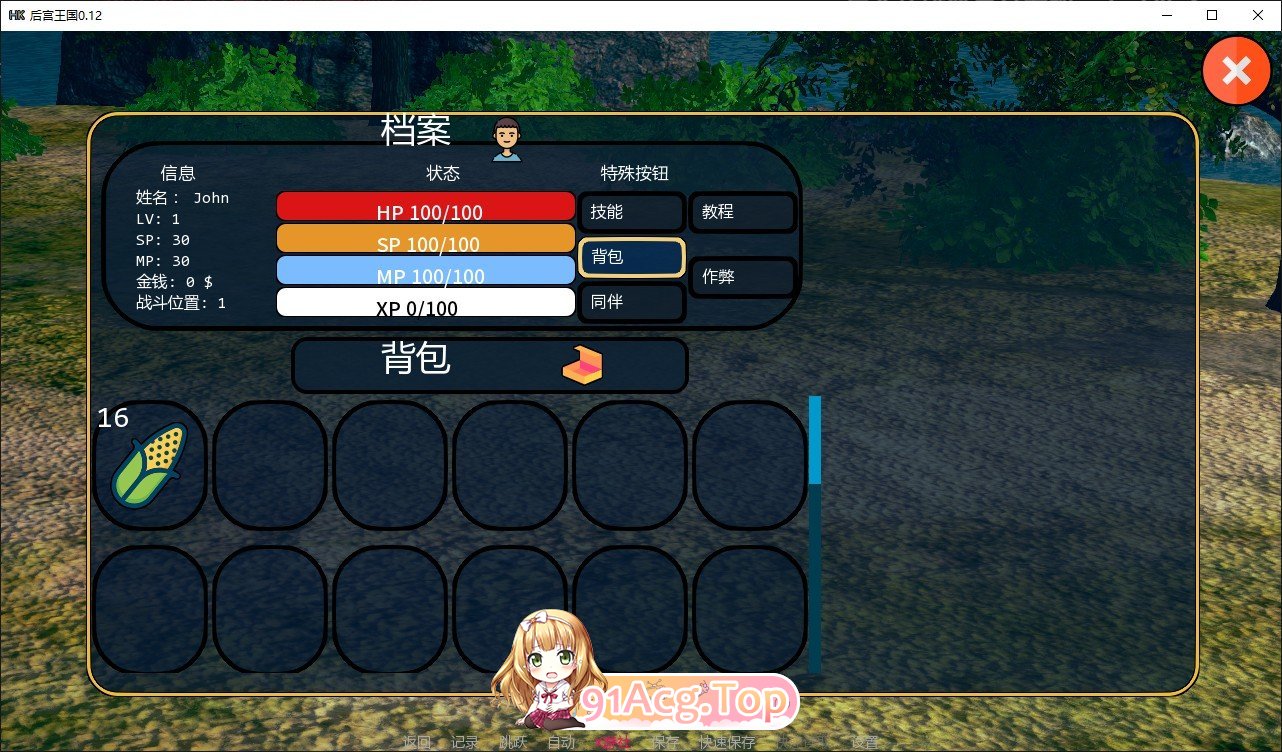Toggle the highlighted 背包 inventory button
The height and width of the screenshot is (752, 1282).
[x=631, y=258]
